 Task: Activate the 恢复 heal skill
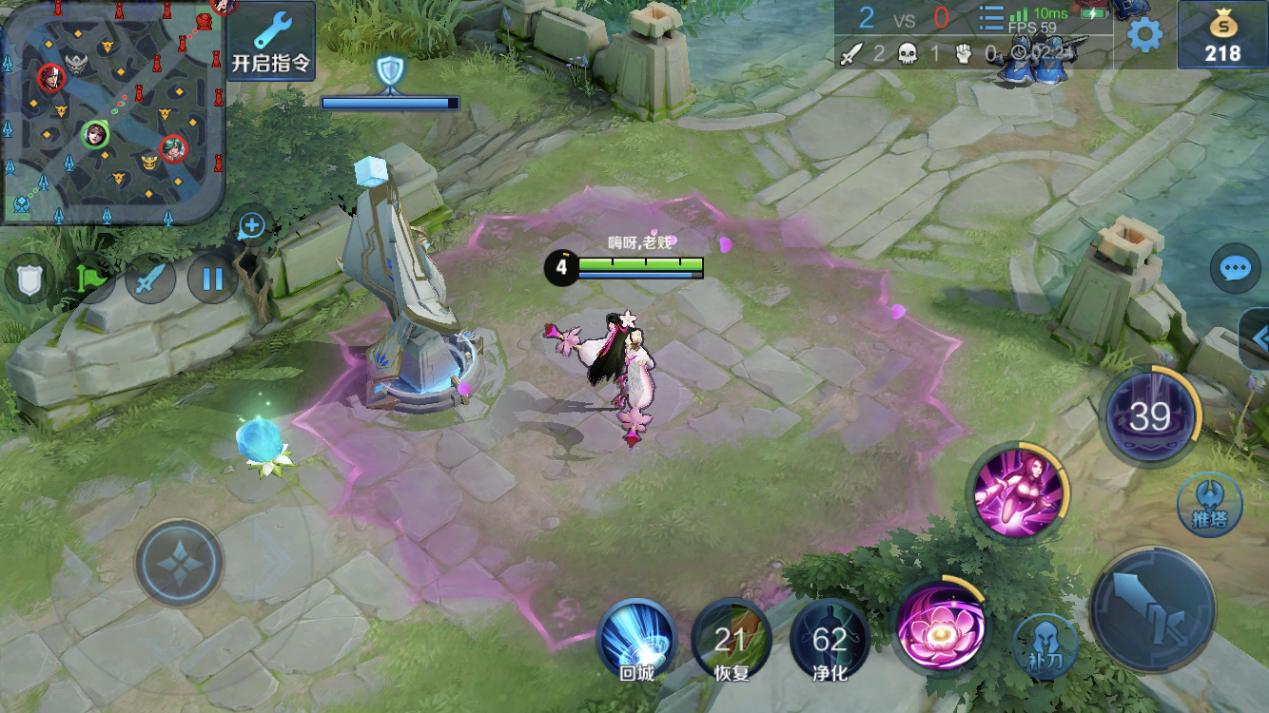(731, 639)
